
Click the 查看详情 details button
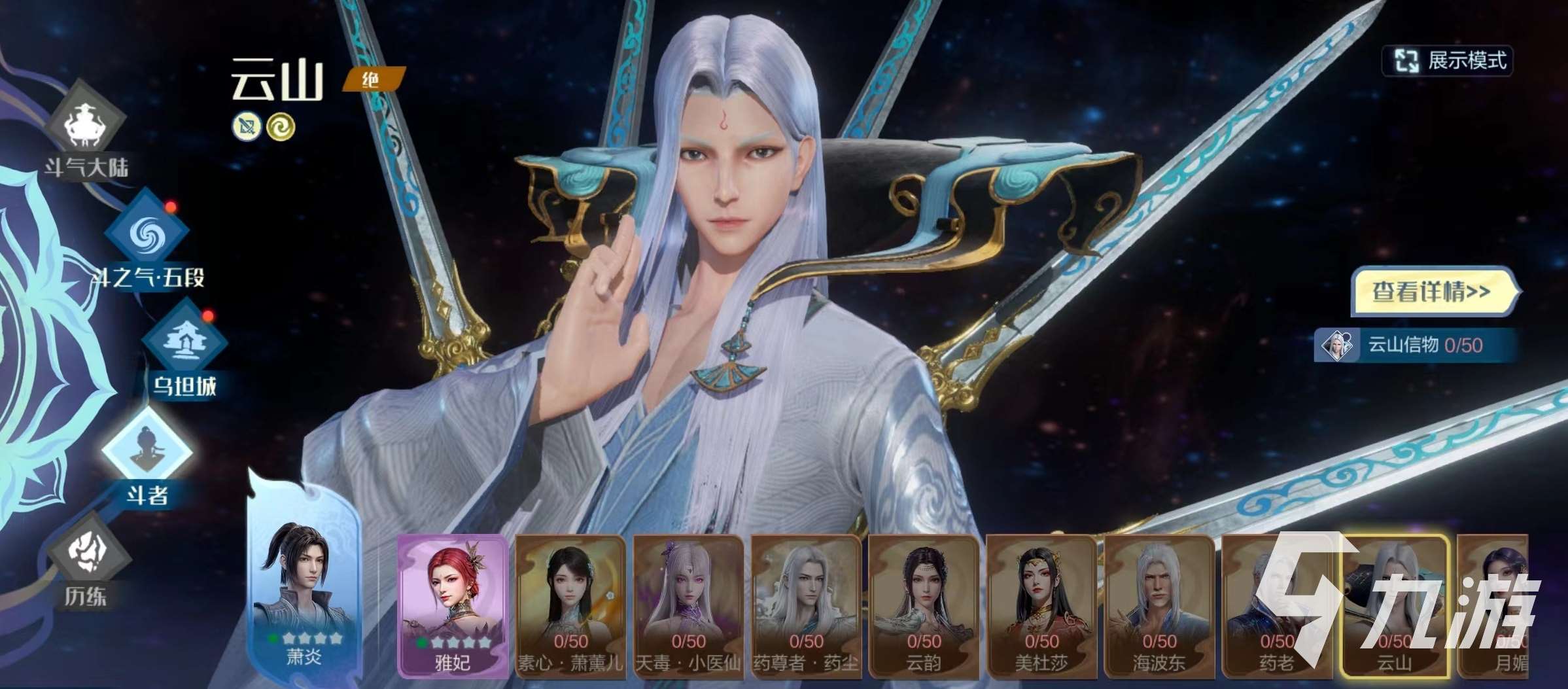coord(1433,292)
